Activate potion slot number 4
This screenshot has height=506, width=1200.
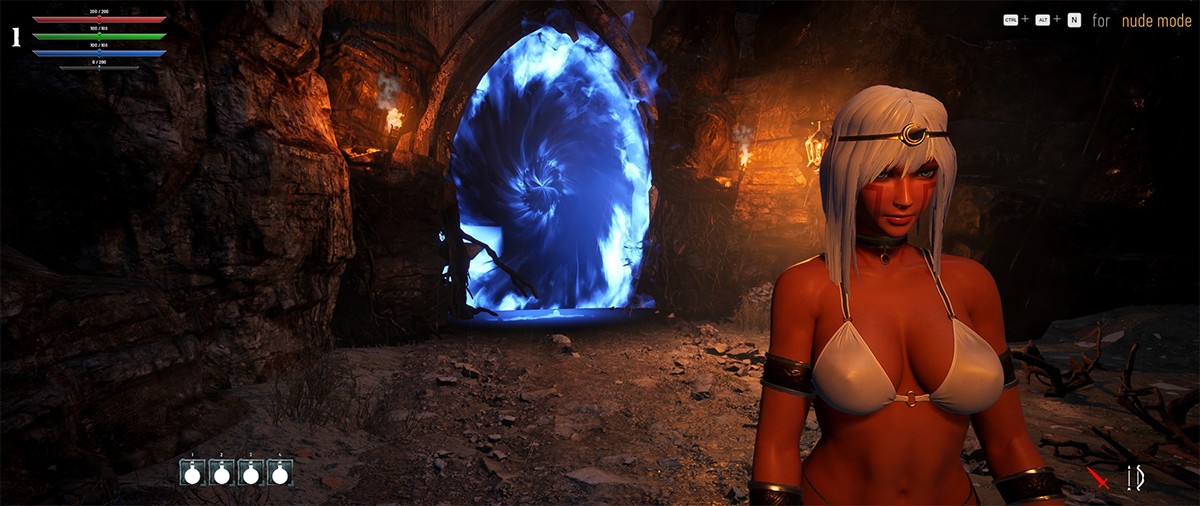pyautogui.click(x=280, y=473)
